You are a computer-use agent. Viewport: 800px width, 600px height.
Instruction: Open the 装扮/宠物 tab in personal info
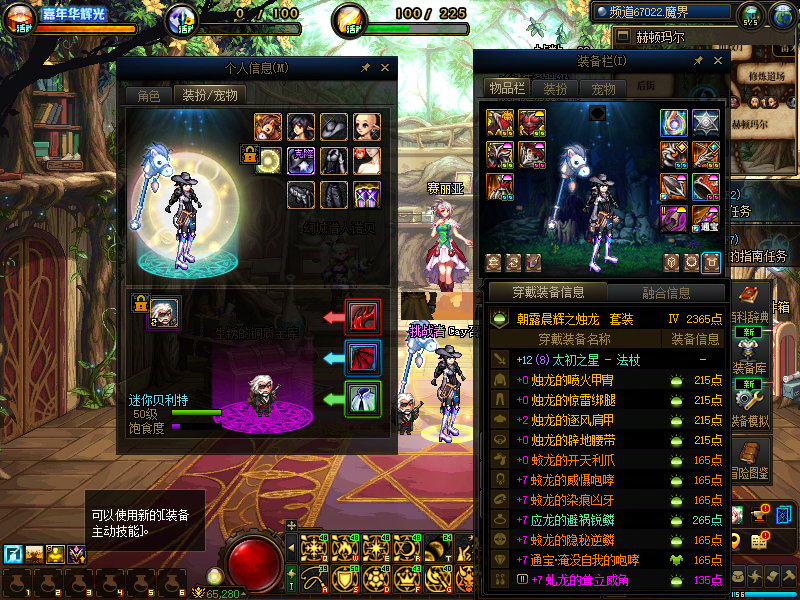[x=209, y=95]
